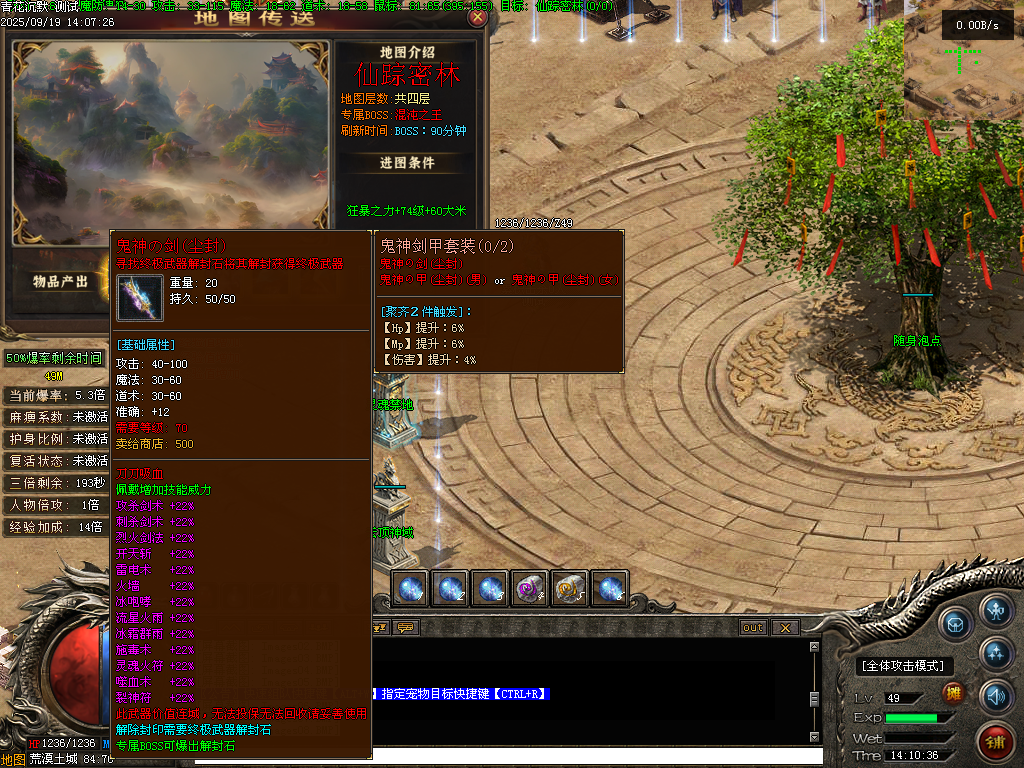1024x768 pixels.
Task: Use the orange spiral scroll in the hotbar
Action: (569, 589)
